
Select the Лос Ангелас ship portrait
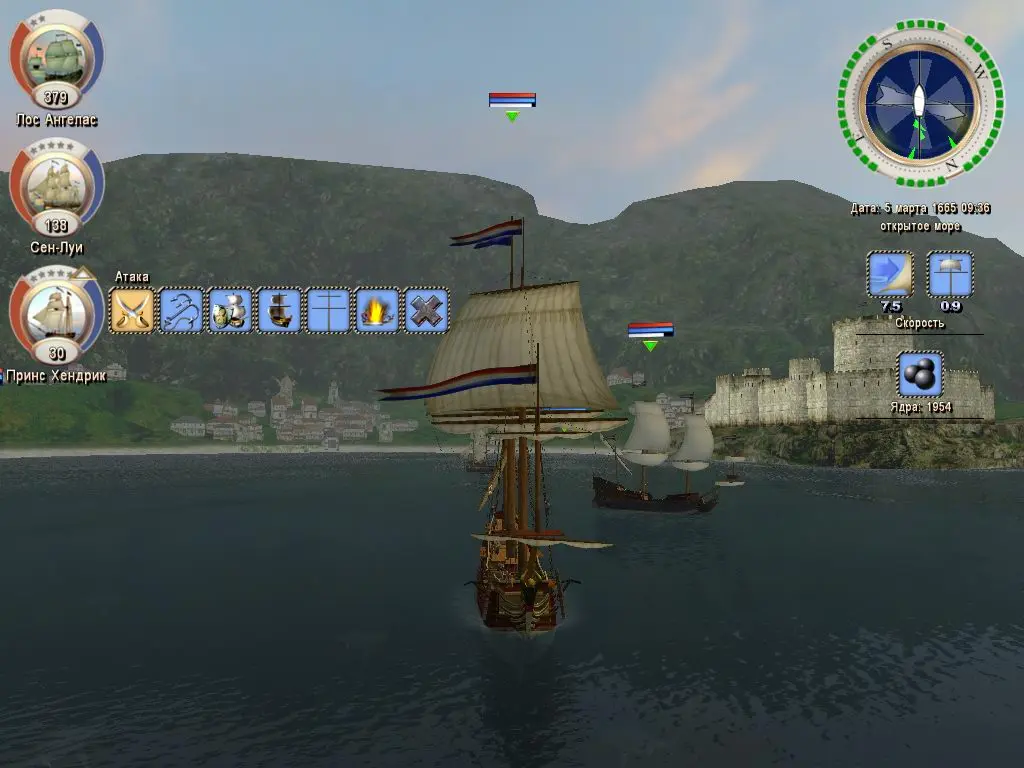[57, 58]
